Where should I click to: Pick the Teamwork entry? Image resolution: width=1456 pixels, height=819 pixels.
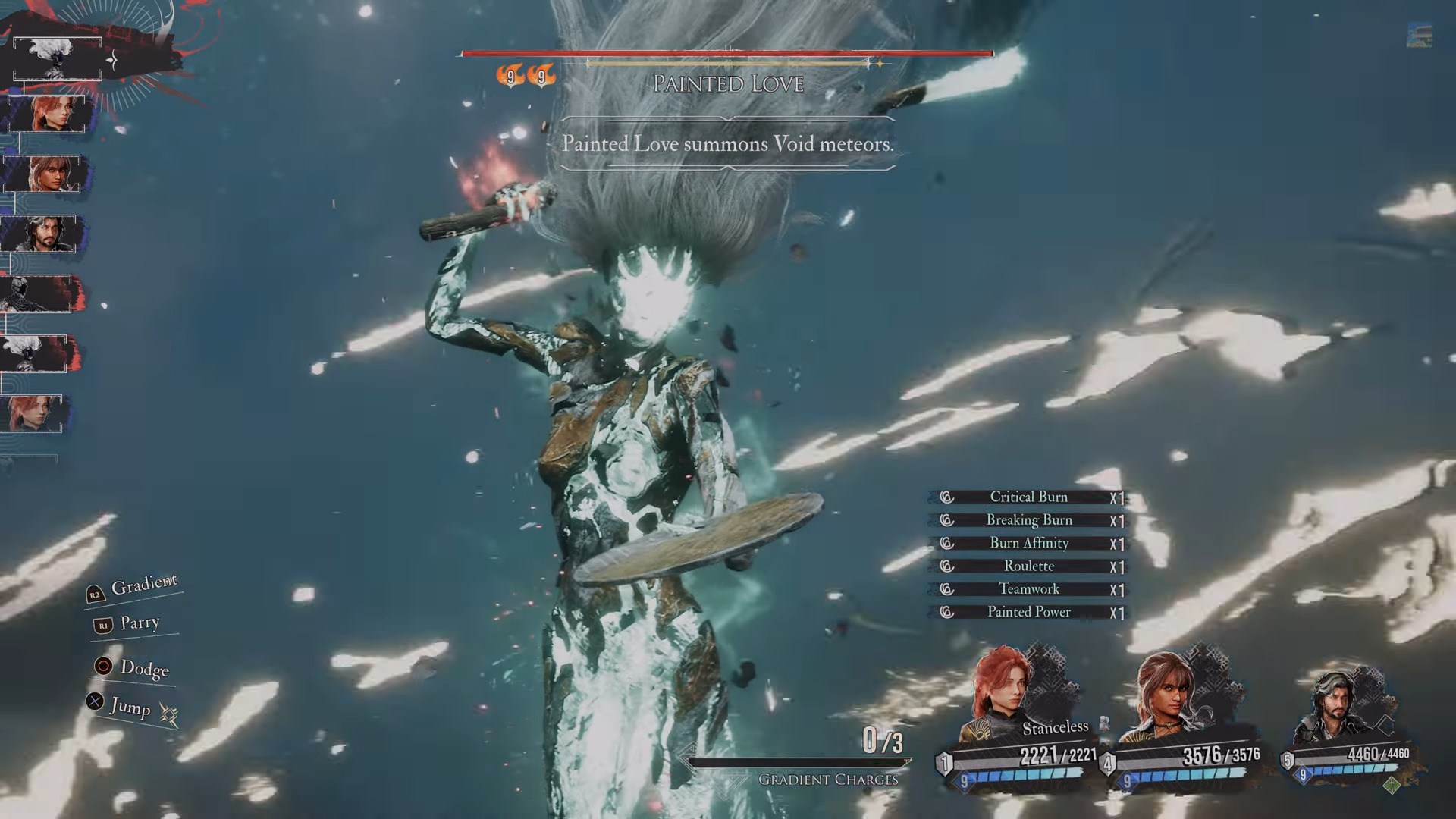[1028, 589]
